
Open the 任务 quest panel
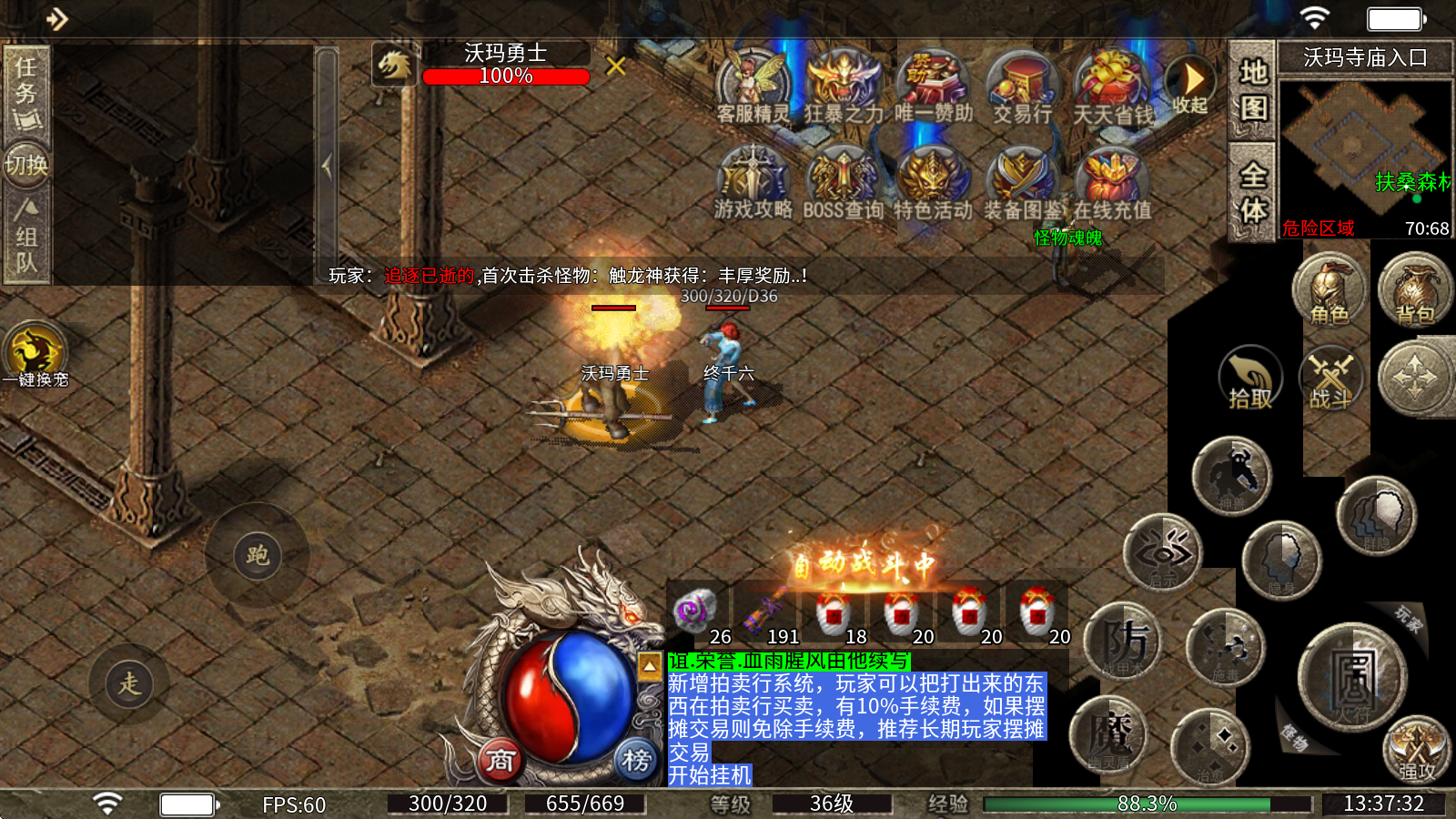tap(26, 91)
